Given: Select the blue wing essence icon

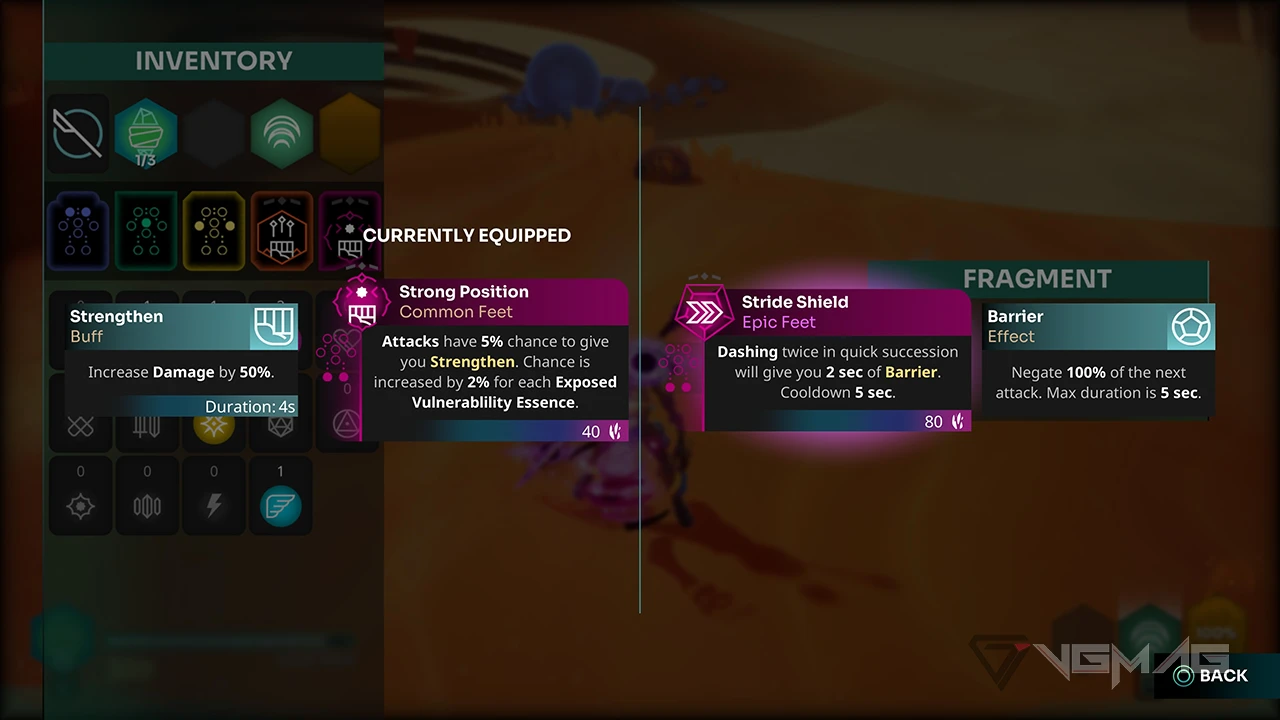Looking at the screenshot, I should 281,505.
